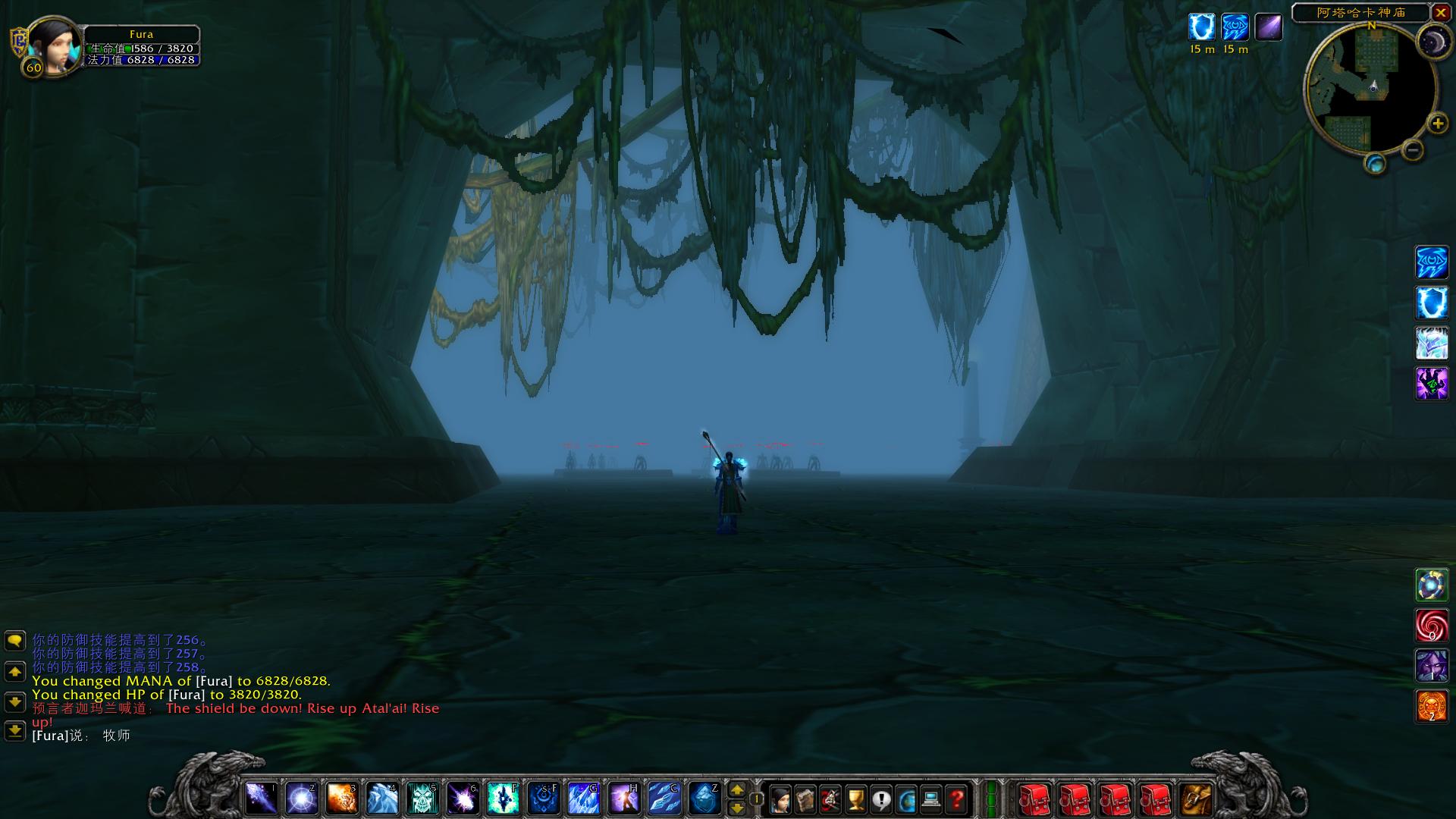Screen dimensions: 1456x819
Task: Open the golden backpack bag slot
Action: coord(1197,799)
